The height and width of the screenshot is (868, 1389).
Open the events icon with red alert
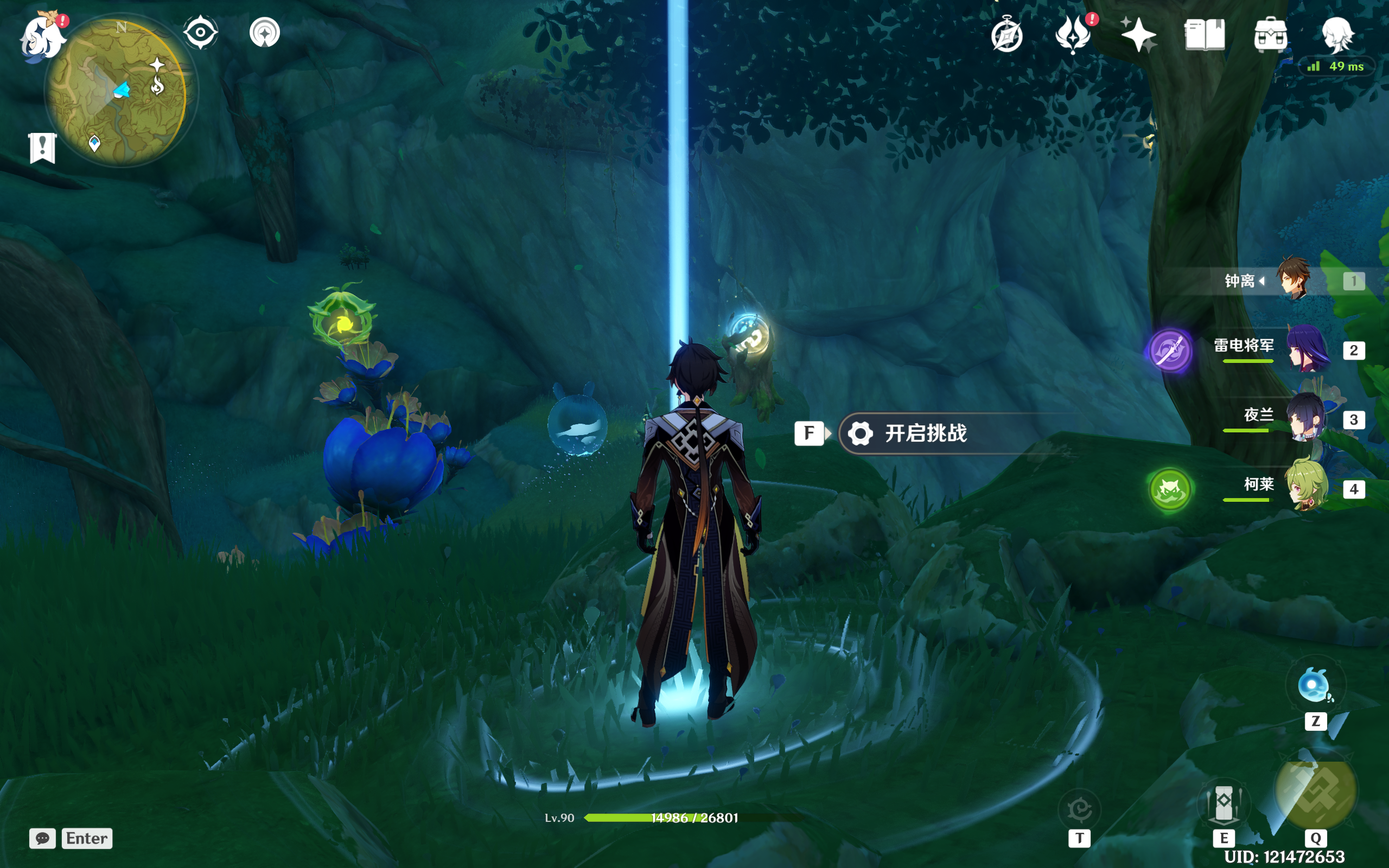[x=1073, y=34]
